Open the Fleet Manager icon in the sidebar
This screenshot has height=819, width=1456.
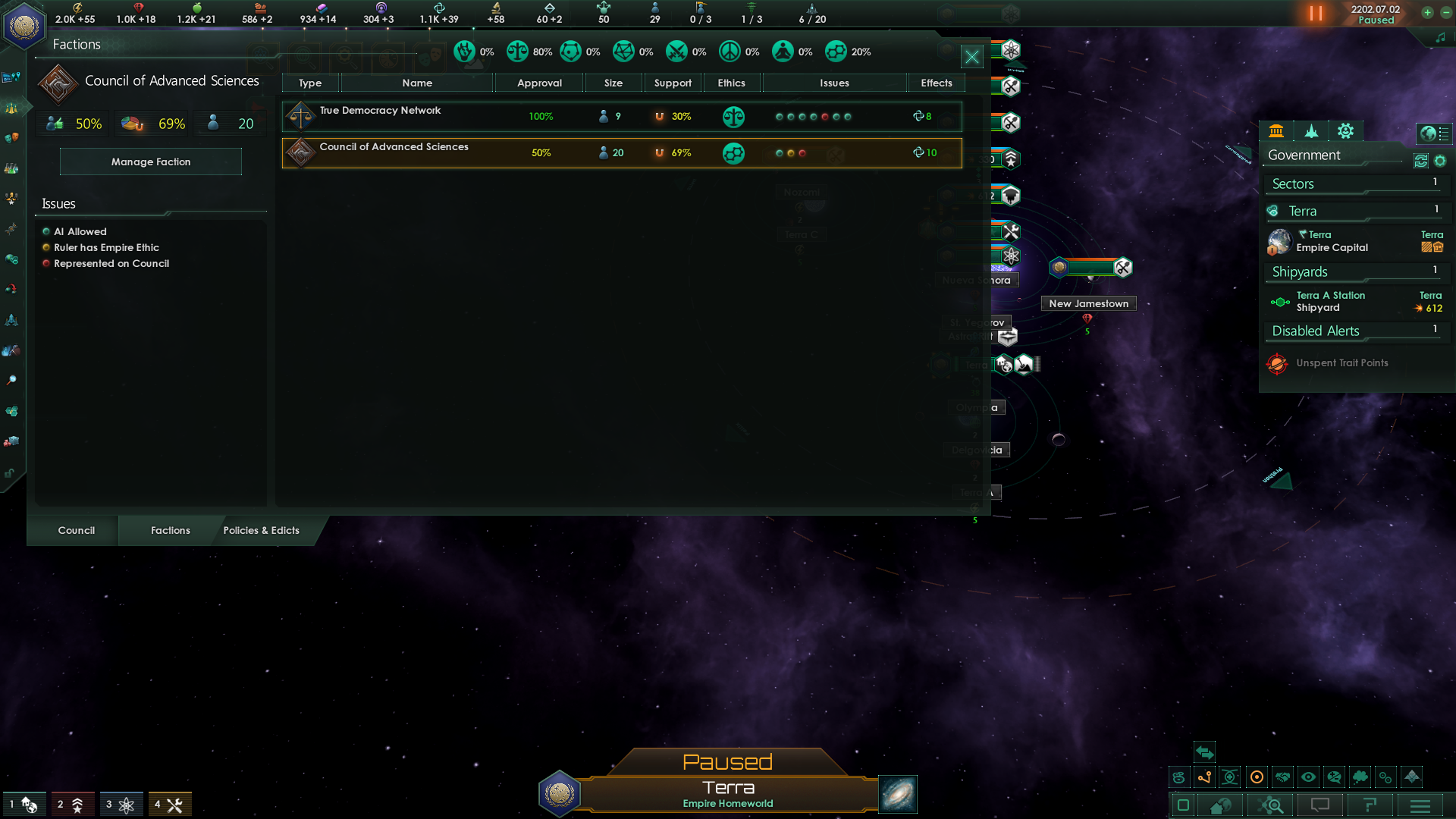11,319
